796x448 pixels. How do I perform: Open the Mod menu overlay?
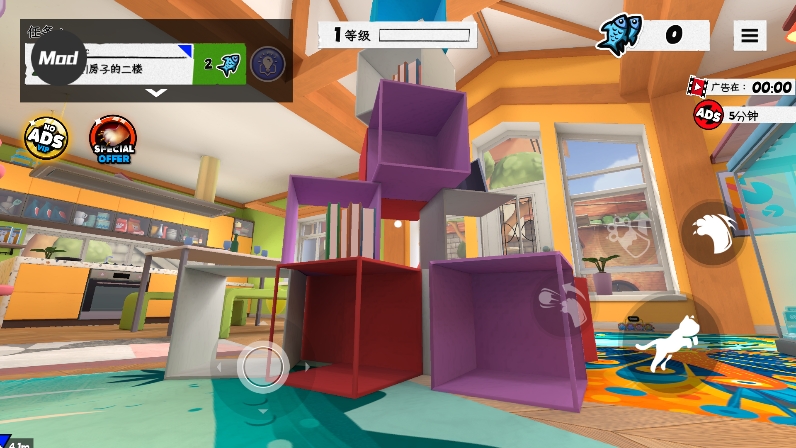(58, 58)
